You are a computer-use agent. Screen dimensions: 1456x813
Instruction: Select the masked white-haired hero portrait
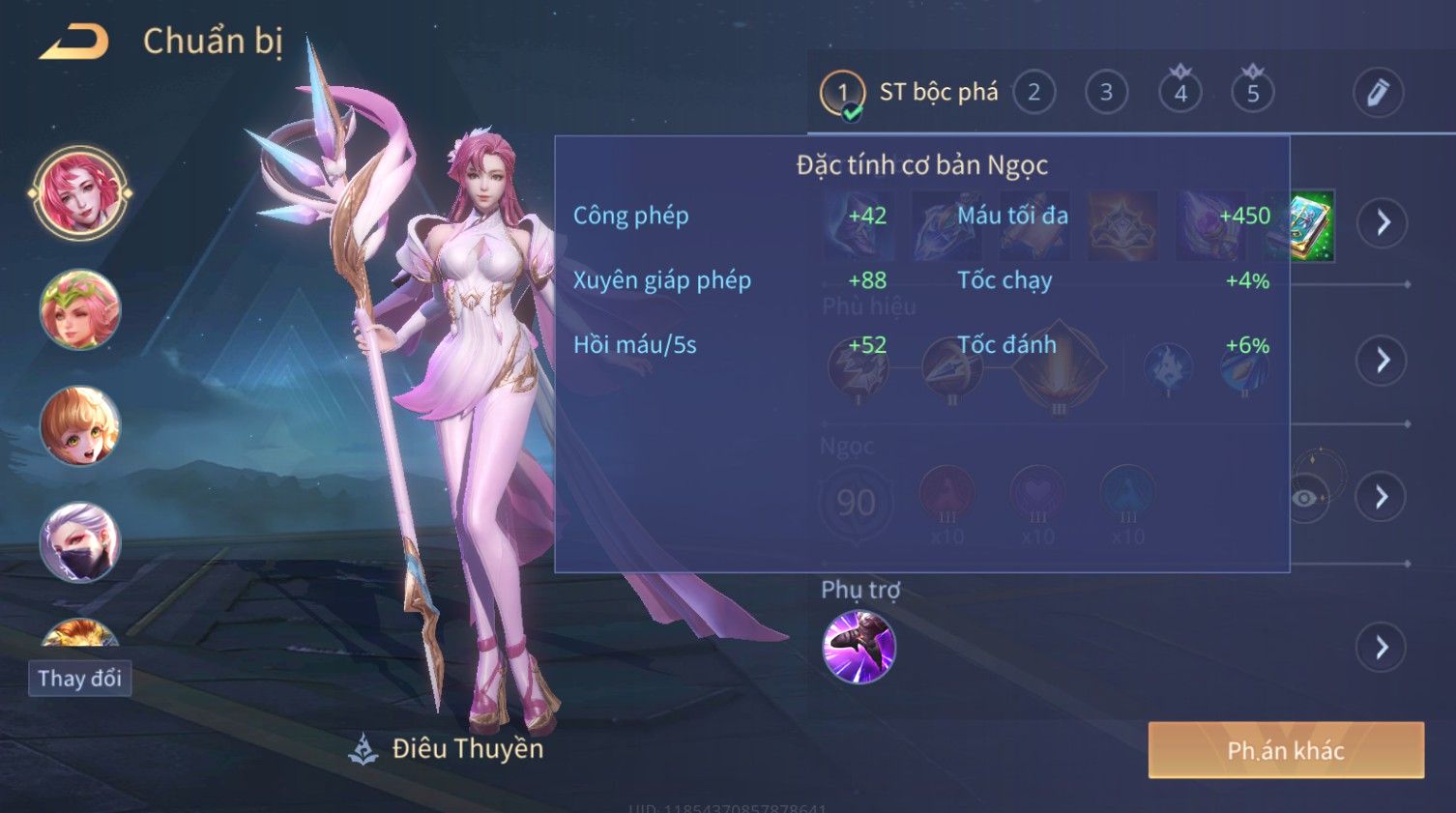click(x=80, y=541)
